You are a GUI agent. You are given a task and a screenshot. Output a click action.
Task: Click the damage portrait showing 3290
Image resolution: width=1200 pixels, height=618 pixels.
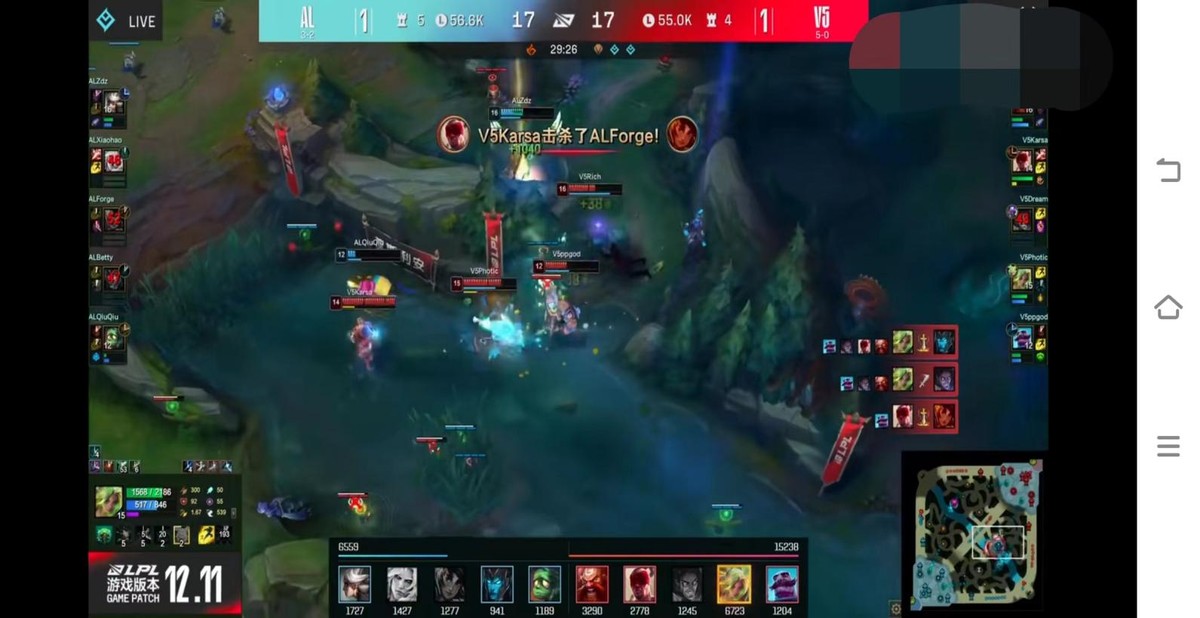[592, 584]
